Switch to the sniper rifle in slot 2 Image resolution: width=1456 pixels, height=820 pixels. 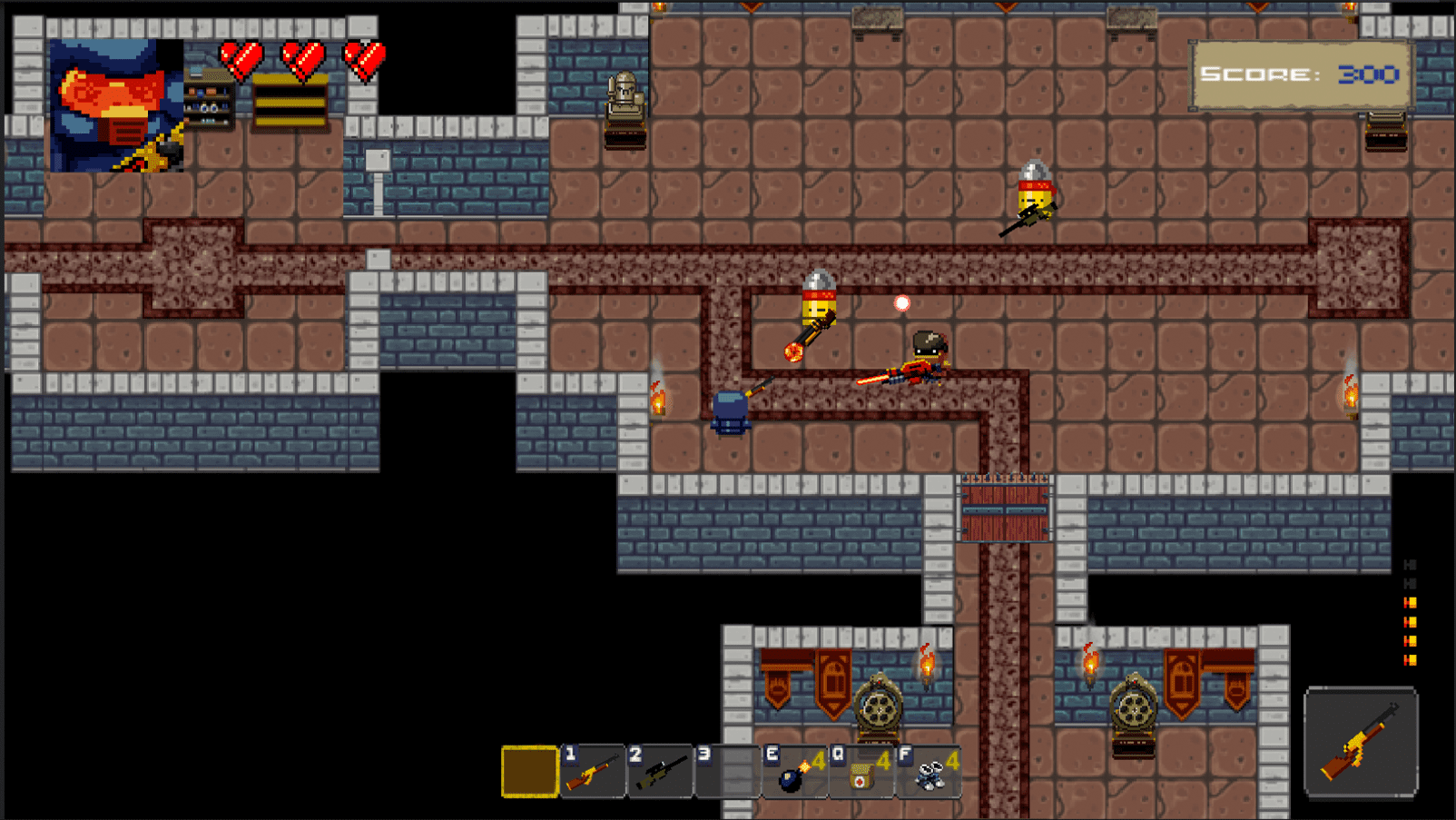(660, 772)
